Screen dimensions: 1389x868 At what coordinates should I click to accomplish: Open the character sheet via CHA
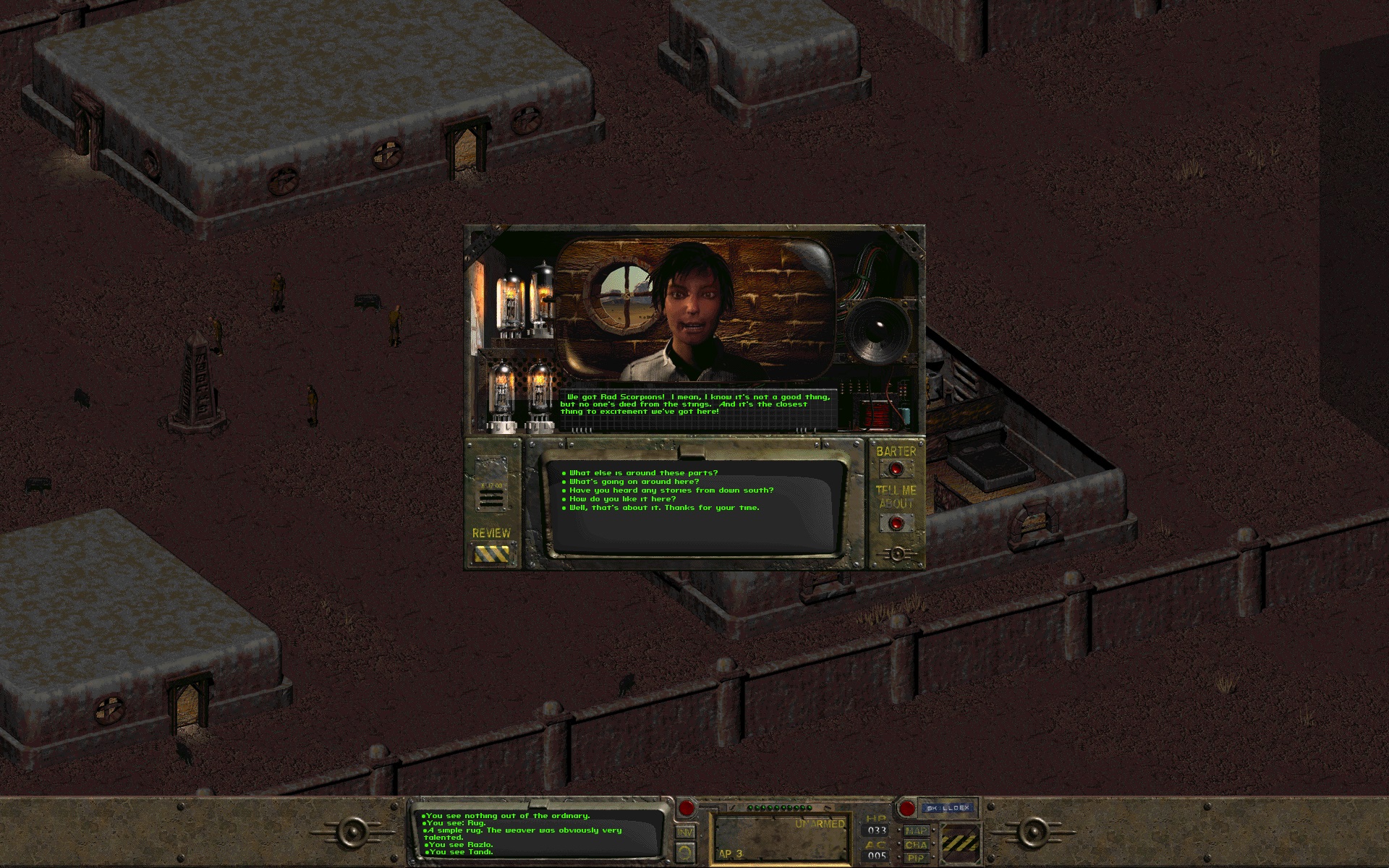pyautogui.click(x=916, y=846)
